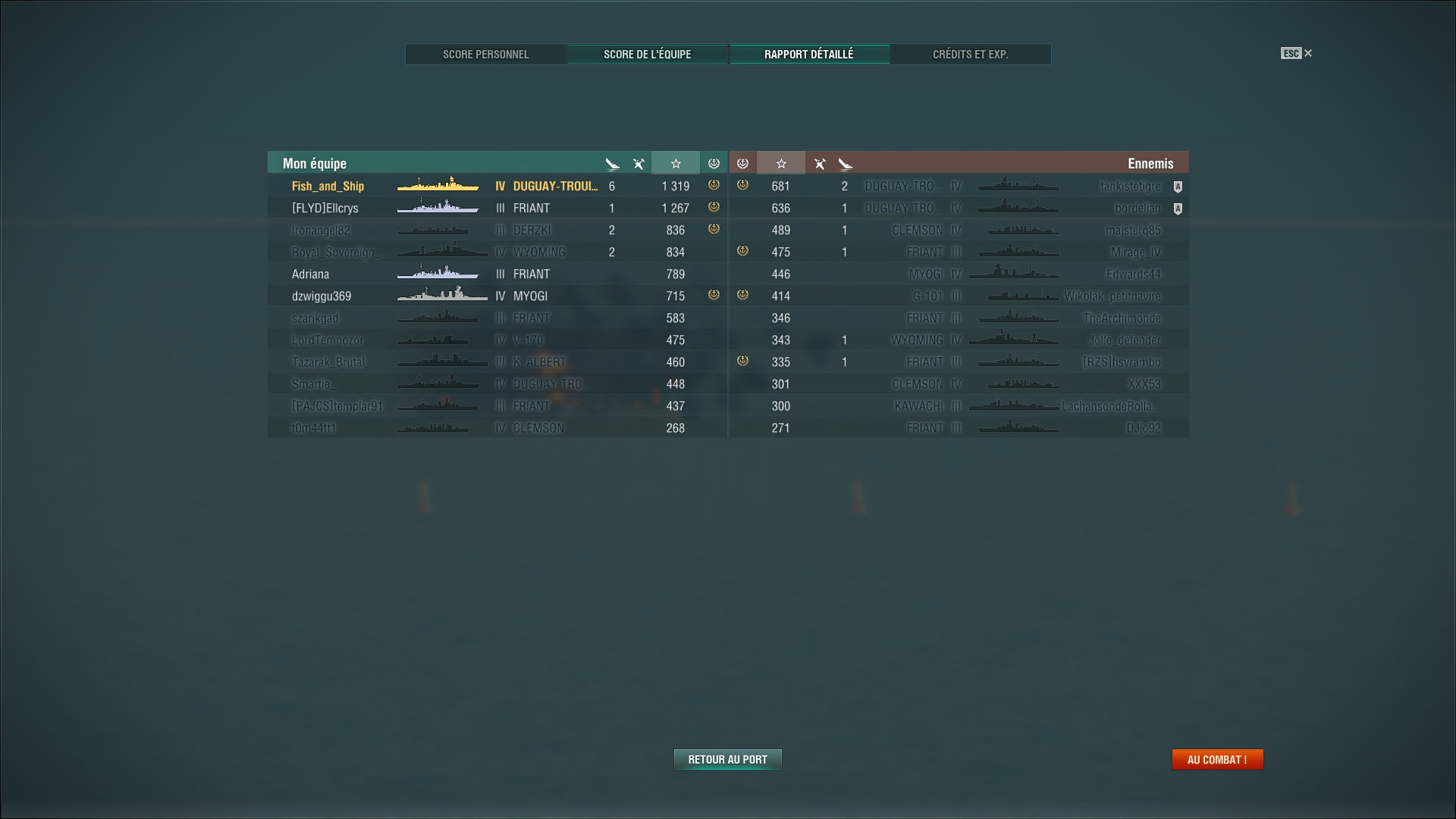Click Ironangel82's achievement medal
The width and height of the screenshot is (1456, 819).
714,230
